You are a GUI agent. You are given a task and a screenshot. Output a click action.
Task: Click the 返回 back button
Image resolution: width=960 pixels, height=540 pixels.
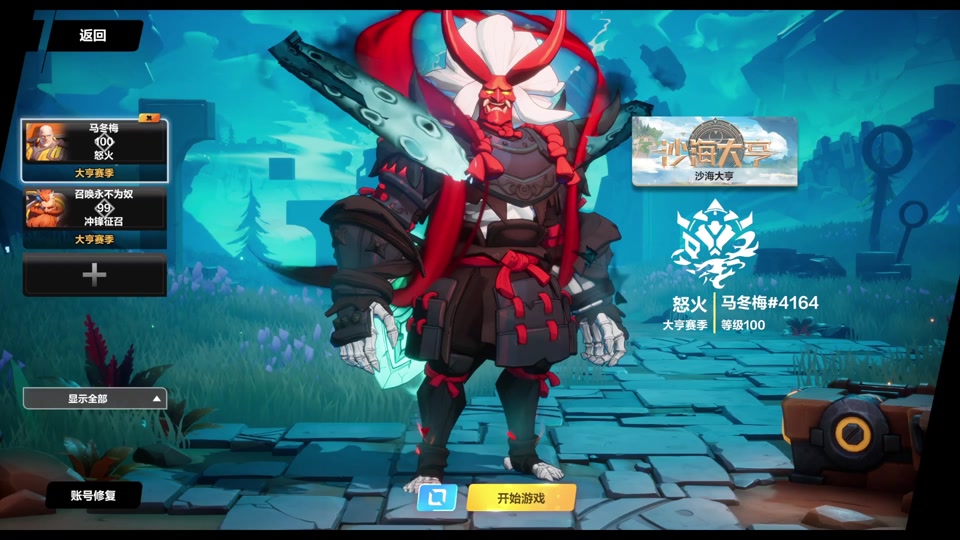[93, 36]
